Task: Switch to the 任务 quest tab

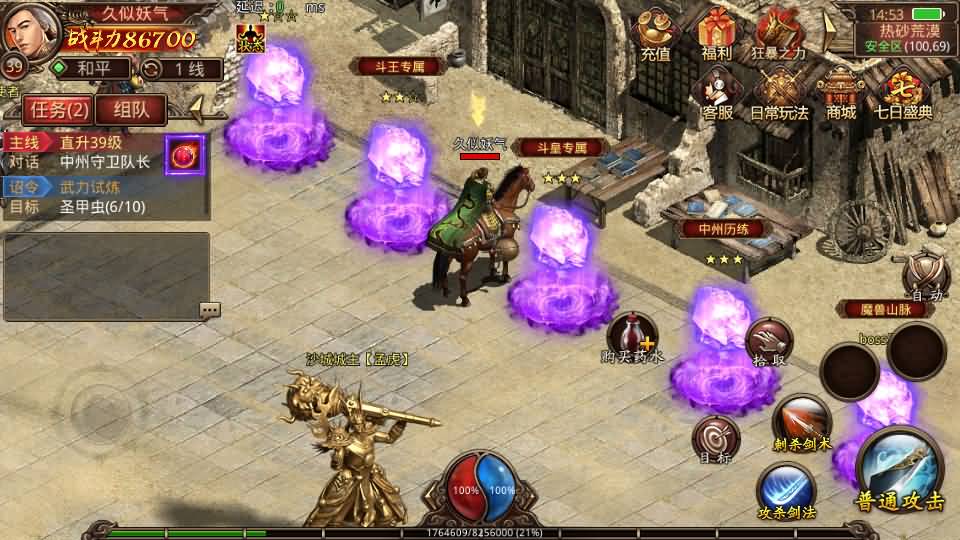Action: tap(55, 109)
